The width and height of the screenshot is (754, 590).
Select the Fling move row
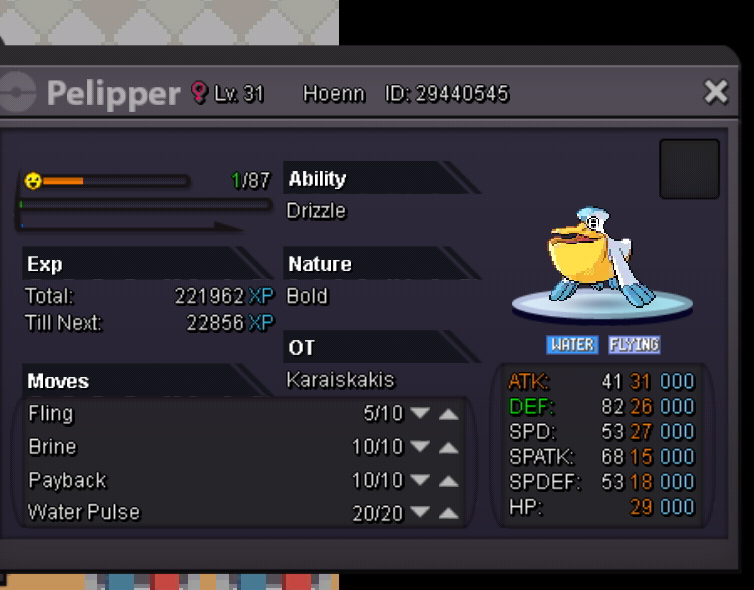point(150,414)
